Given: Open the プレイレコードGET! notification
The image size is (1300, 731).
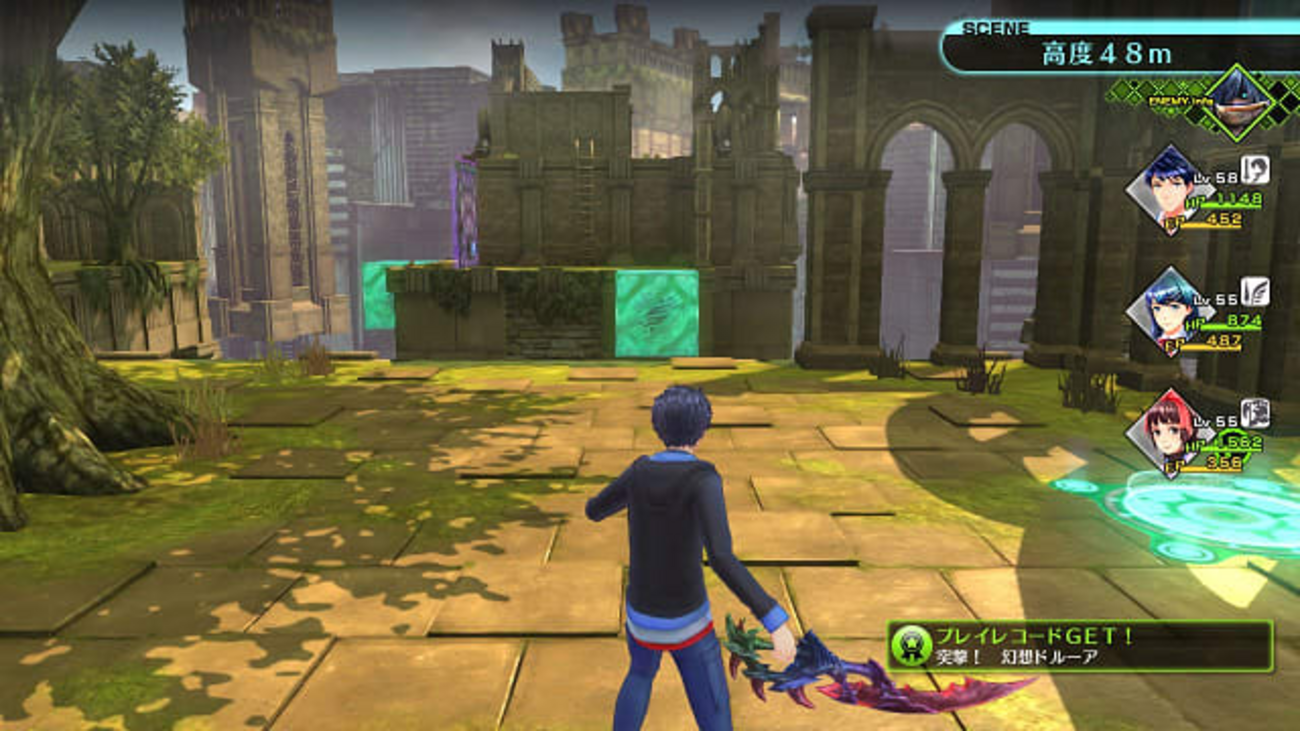Looking at the screenshot, I should point(1080,646).
